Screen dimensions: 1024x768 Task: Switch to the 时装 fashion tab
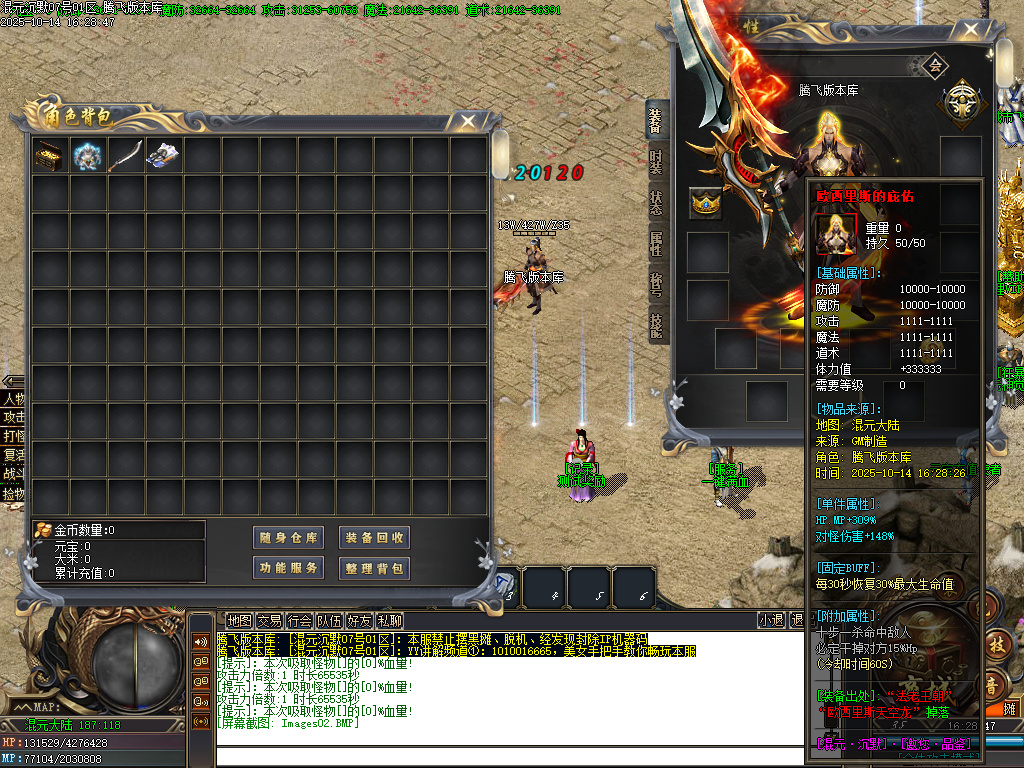click(656, 163)
